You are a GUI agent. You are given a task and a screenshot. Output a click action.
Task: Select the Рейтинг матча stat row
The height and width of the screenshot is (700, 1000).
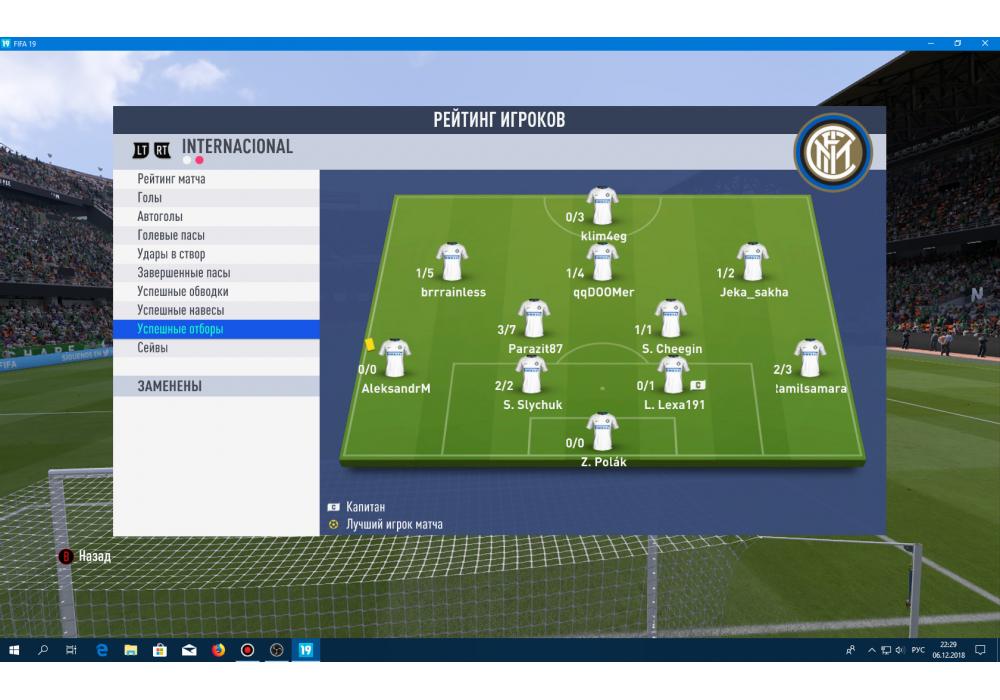[215, 179]
